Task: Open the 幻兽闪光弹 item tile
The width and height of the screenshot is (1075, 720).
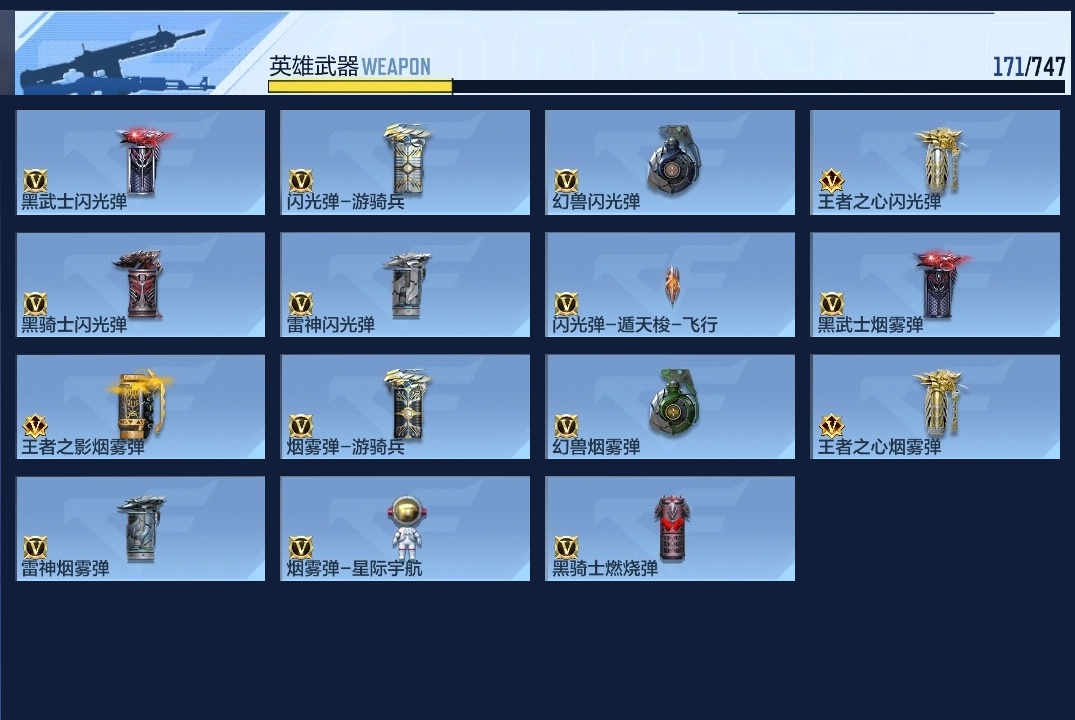Action: coord(670,162)
